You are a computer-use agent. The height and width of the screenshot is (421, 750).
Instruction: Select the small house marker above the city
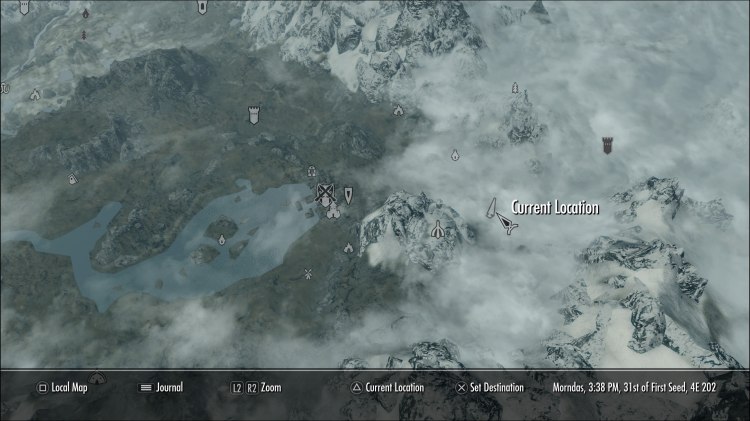pos(311,171)
